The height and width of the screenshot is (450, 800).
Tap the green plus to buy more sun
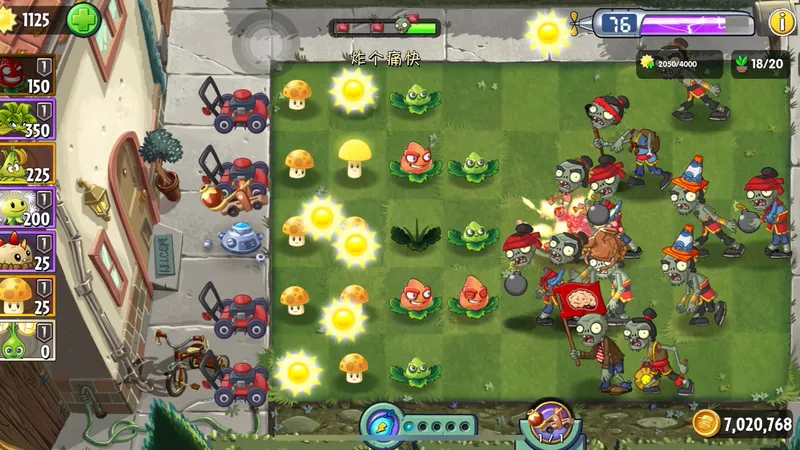click(84, 18)
